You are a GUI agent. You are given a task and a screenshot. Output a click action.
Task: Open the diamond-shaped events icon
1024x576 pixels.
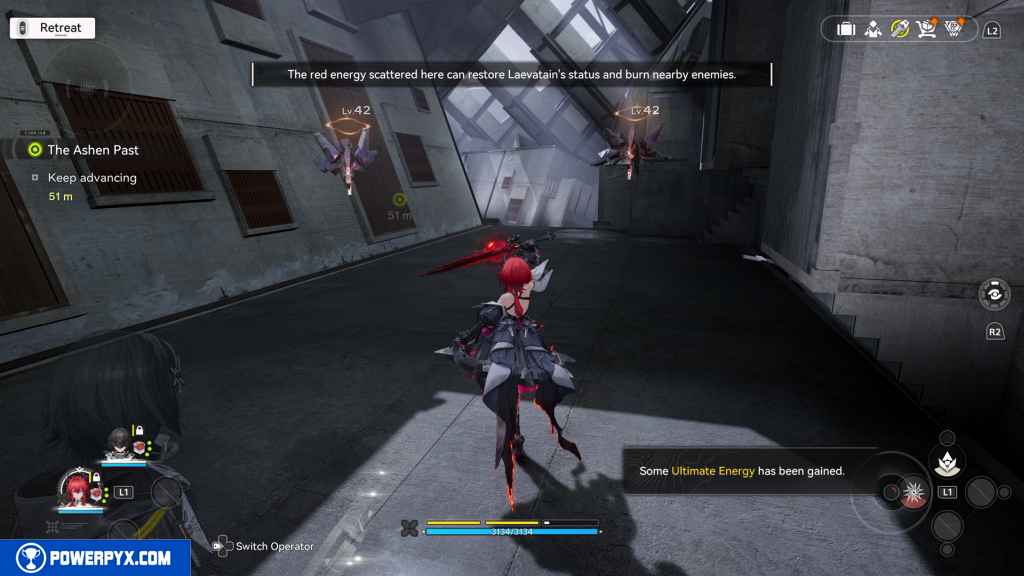click(953, 29)
